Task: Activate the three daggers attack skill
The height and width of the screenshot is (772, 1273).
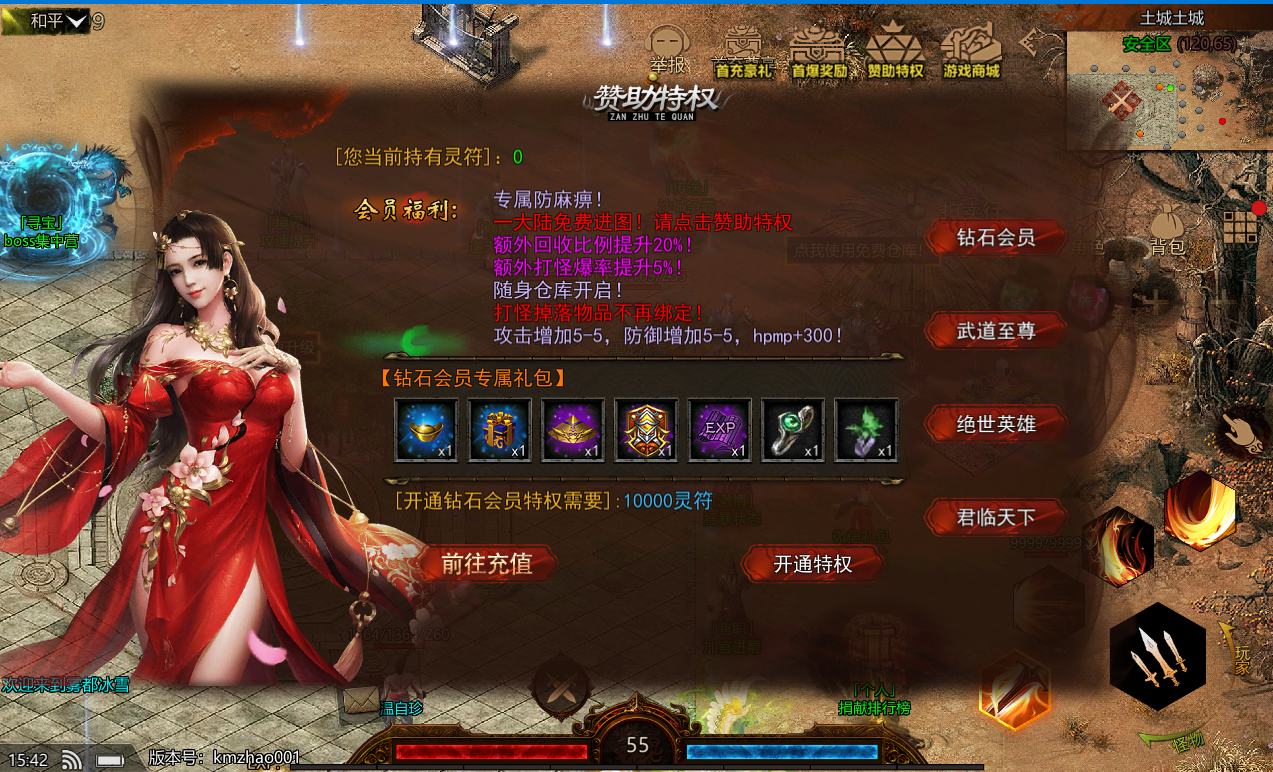Action: [x=1158, y=657]
